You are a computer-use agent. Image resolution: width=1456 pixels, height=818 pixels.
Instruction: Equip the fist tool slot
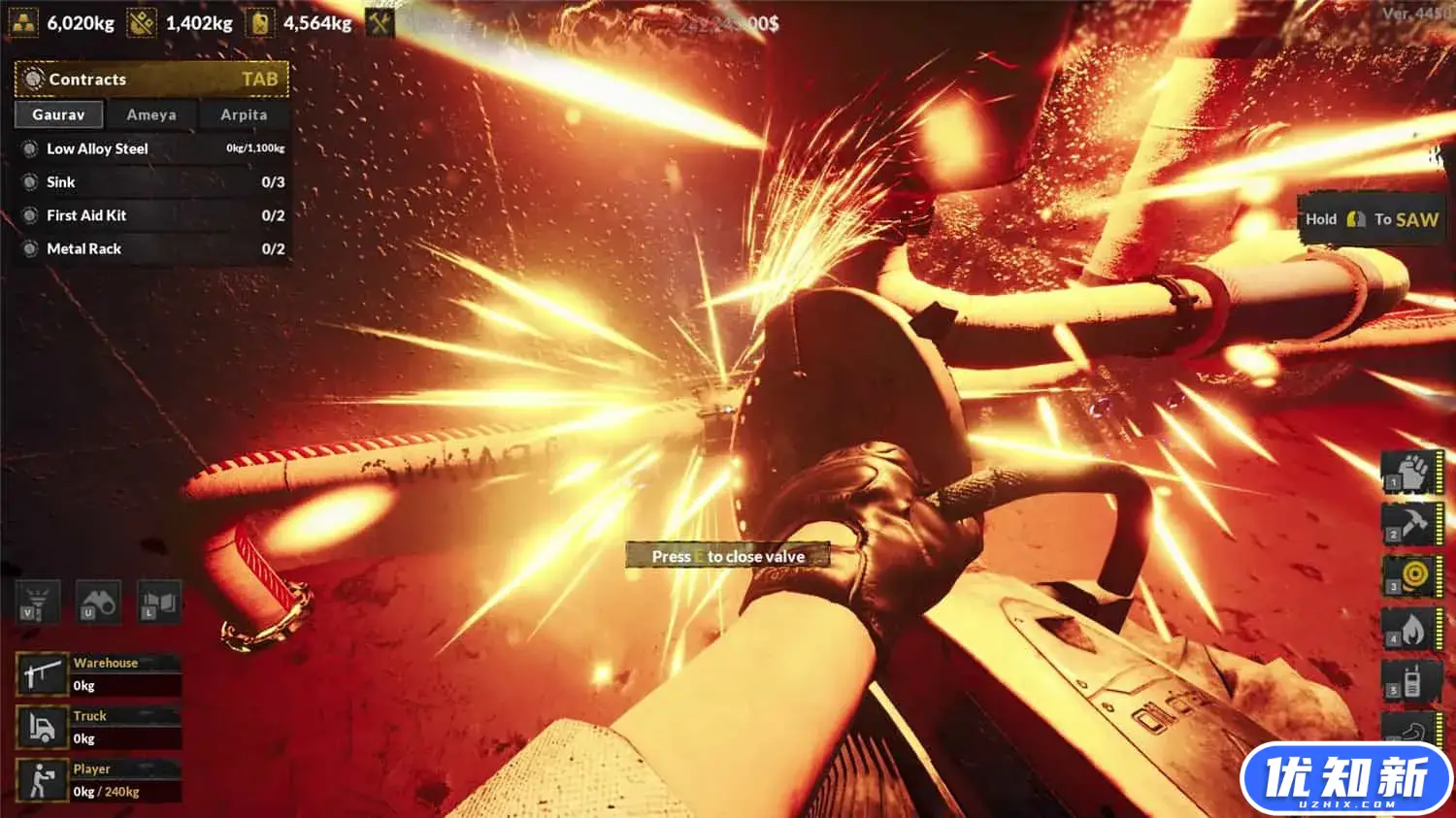pyautogui.click(x=1412, y=472)
